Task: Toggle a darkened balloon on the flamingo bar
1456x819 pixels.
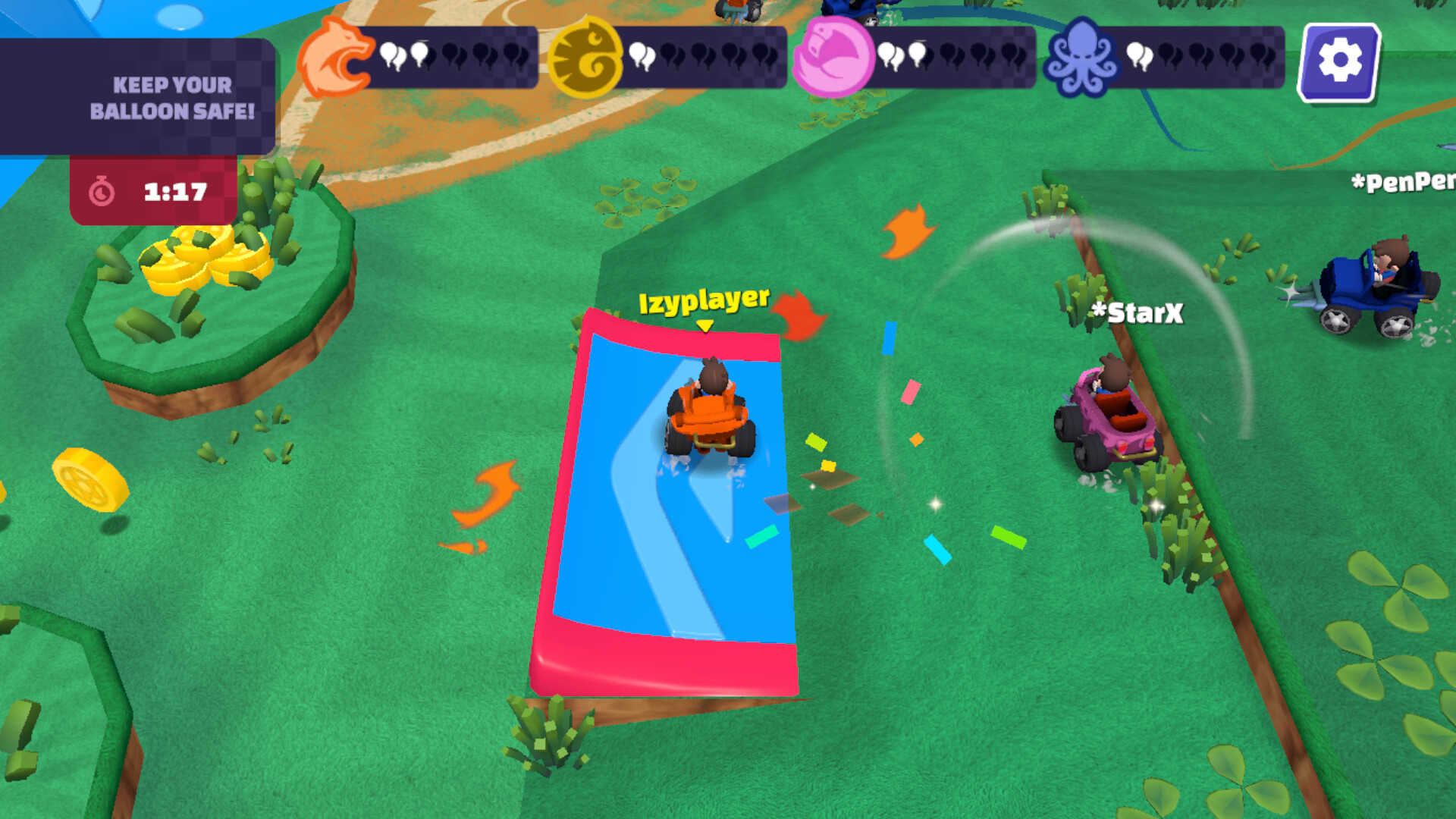Action: coord(948,55)
